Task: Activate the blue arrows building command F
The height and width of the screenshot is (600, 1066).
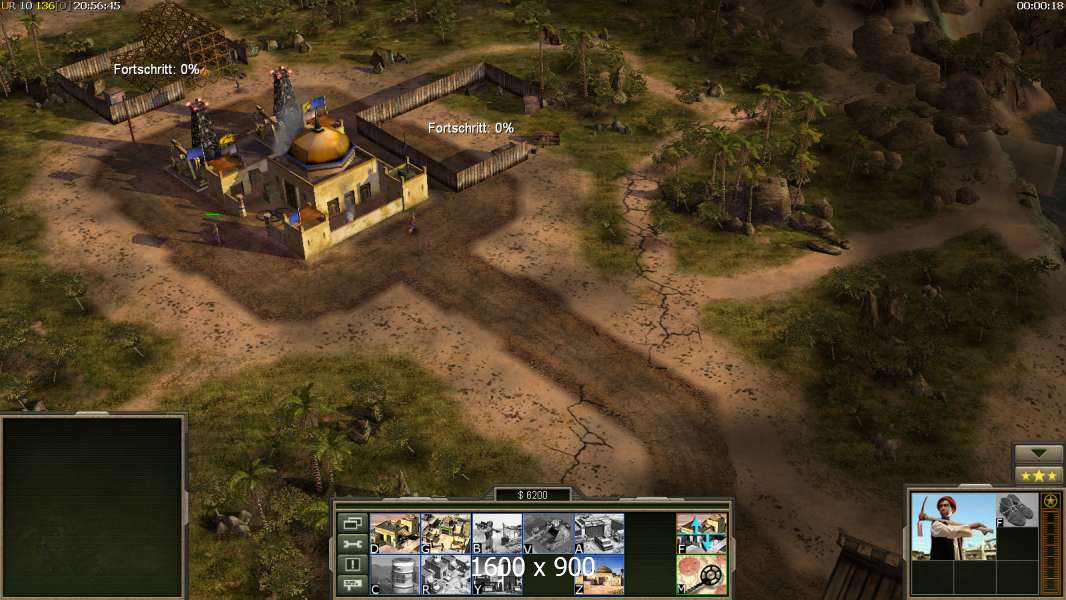Action: coord(701,533)
